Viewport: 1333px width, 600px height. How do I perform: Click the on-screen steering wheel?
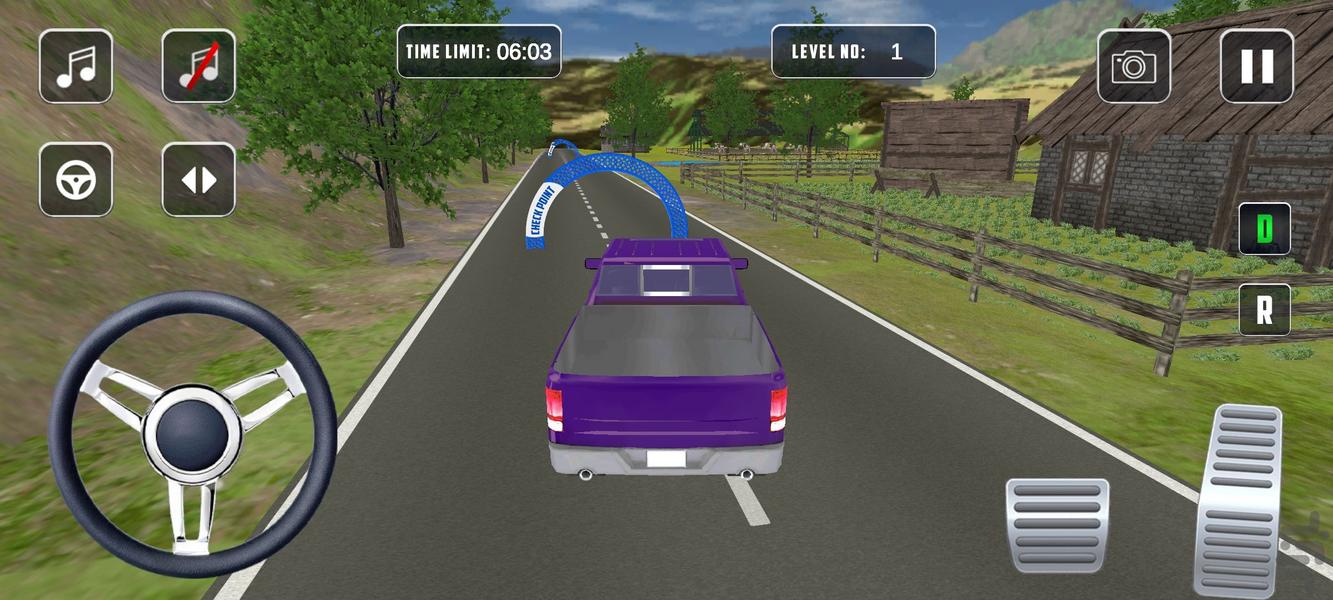(192, 433)
